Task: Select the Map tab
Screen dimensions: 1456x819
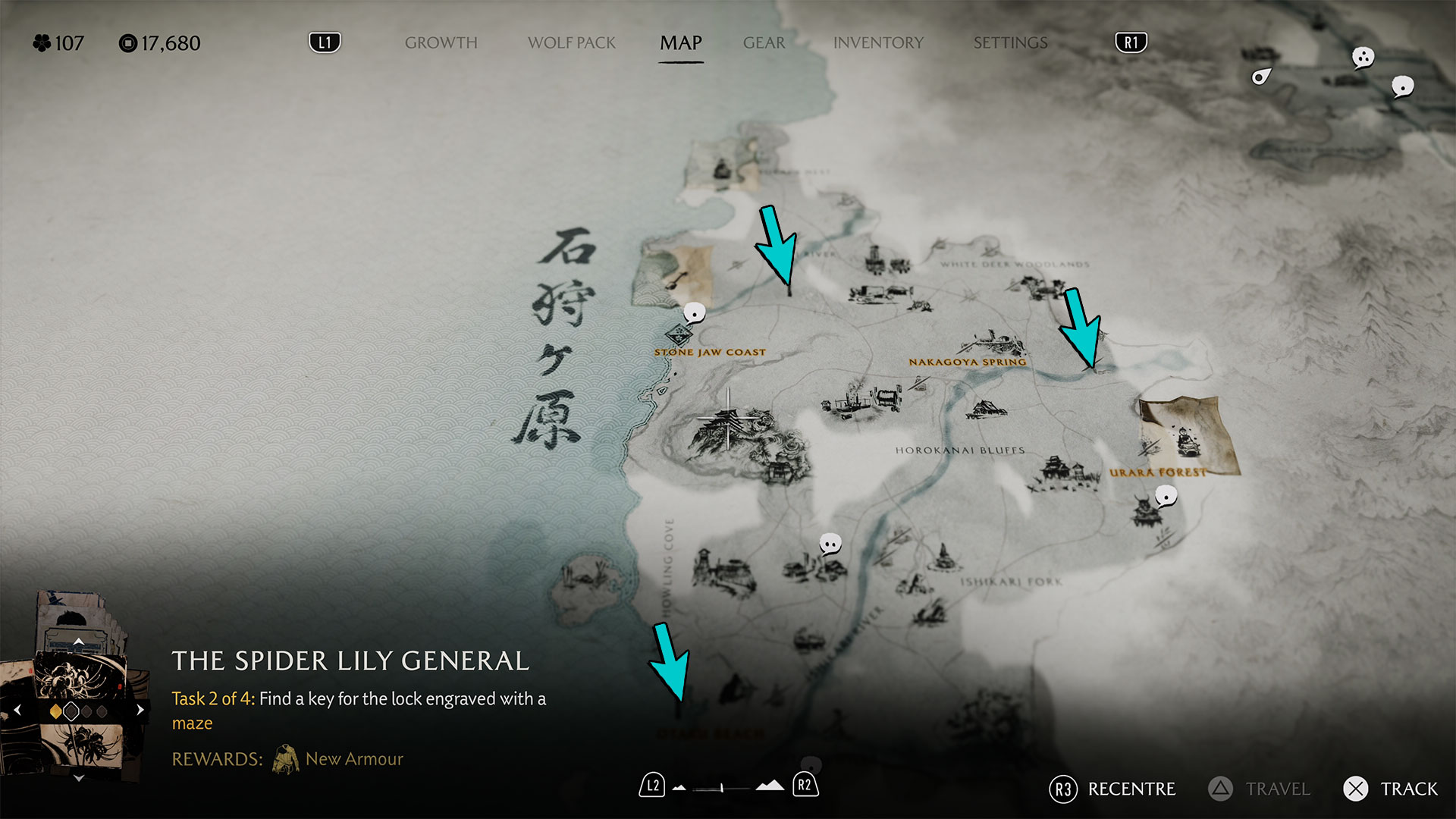Action: [680, 43]
